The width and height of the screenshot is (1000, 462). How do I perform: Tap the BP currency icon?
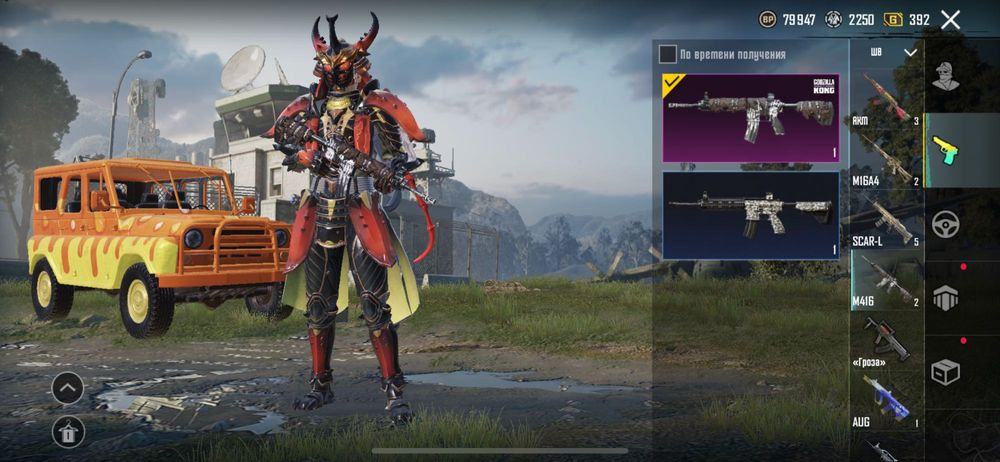(768, 19)
